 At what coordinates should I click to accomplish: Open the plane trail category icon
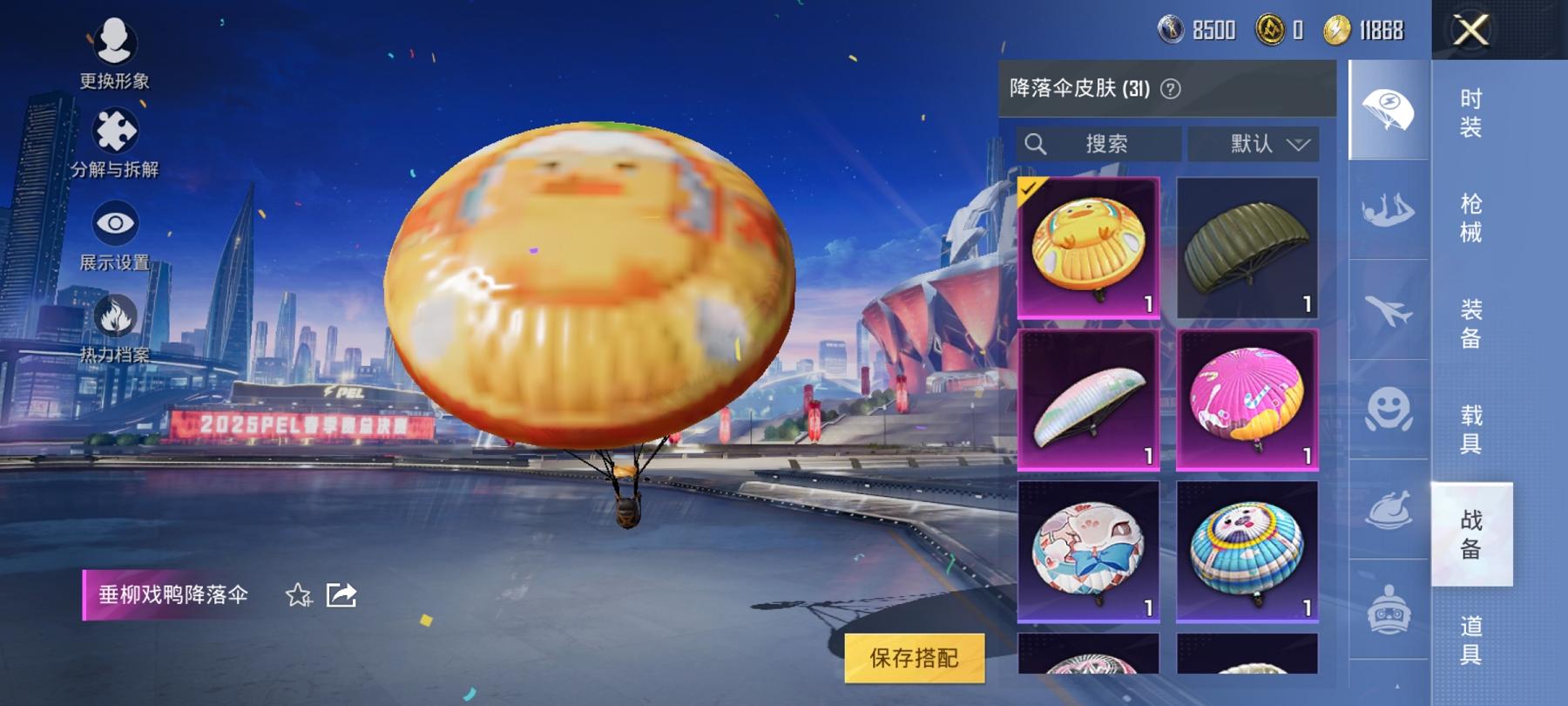pyautogui.click(x=1387, y=309)
